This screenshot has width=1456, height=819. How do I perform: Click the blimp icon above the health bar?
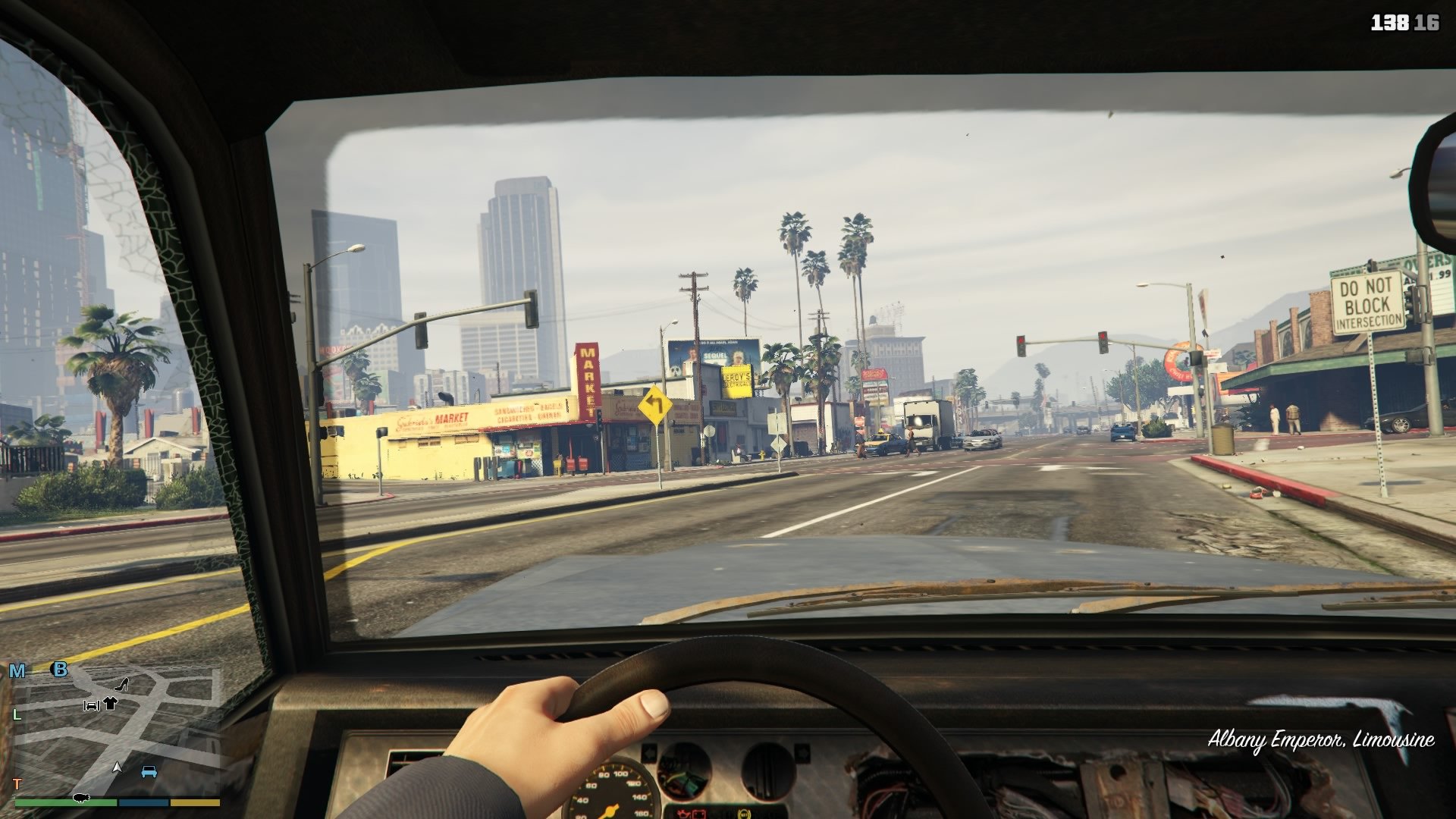click(x=81, y=796)
